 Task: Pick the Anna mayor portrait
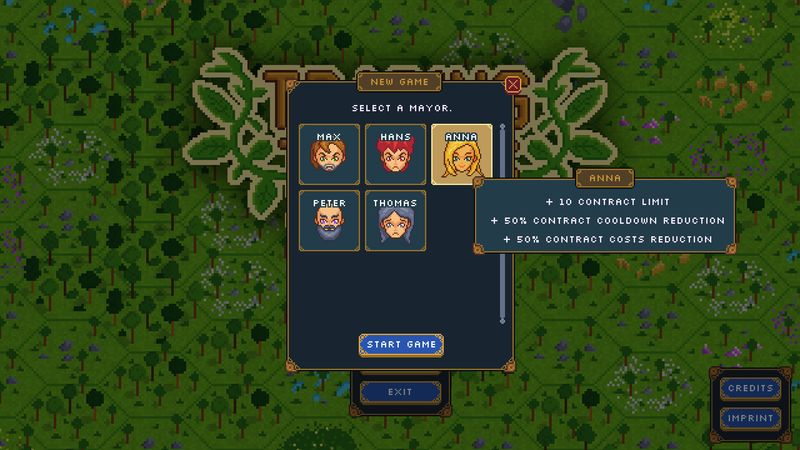click(x=461, y=153)
